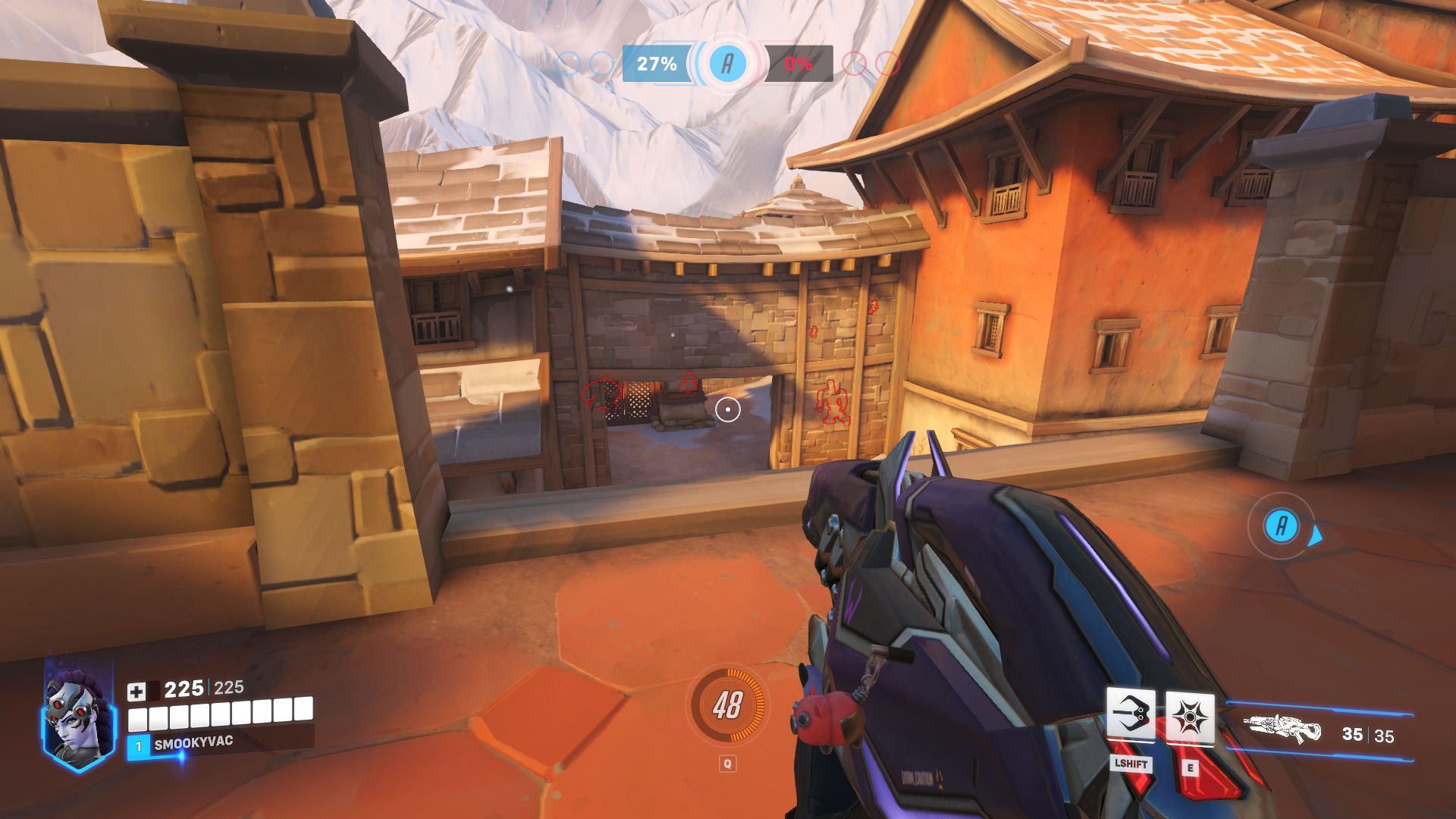Activate the Grappling Hook ability icon

(x=1130, y=714)
